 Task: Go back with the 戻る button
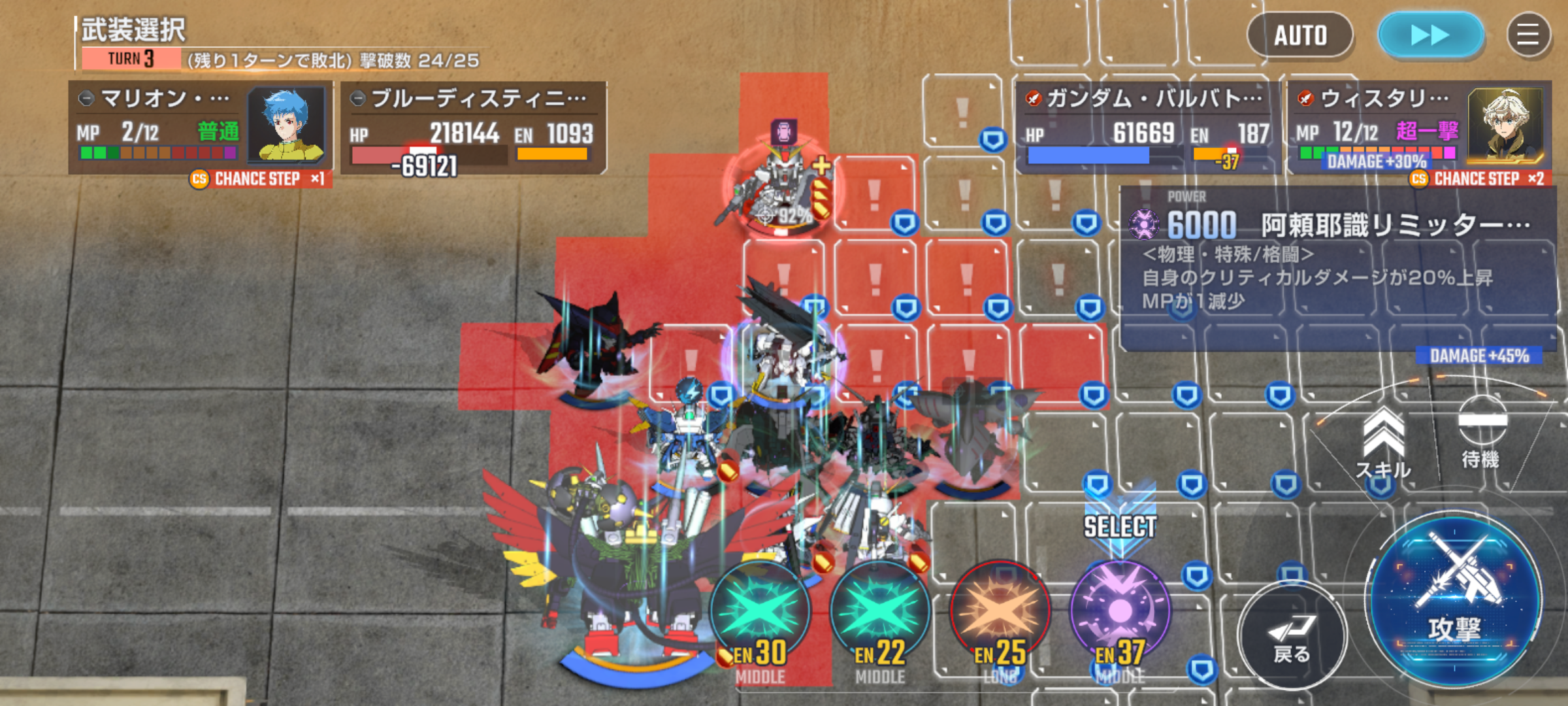click(1292, 634)
